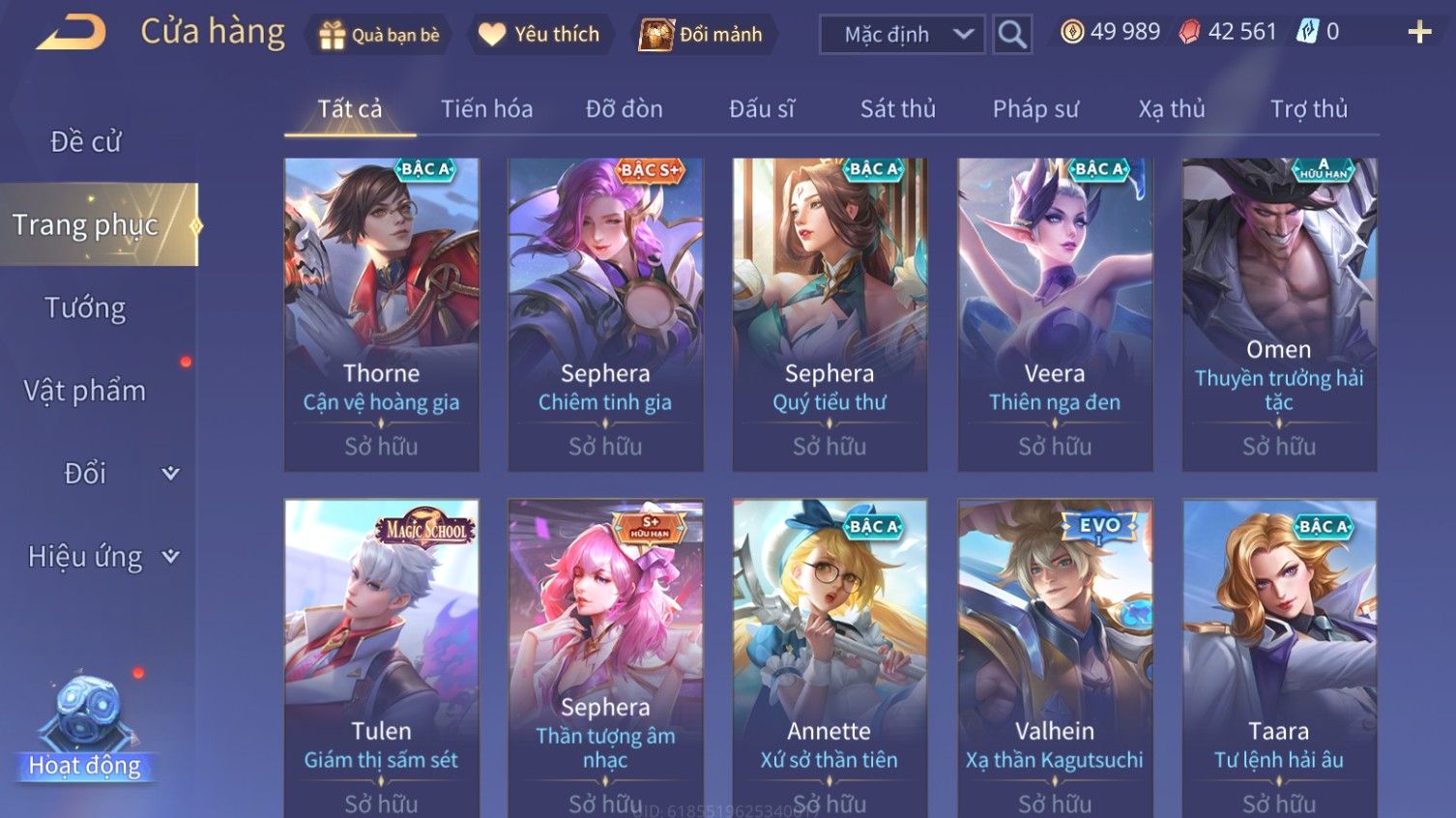Select the Sát thủ category tab

(x=897, y=109)
